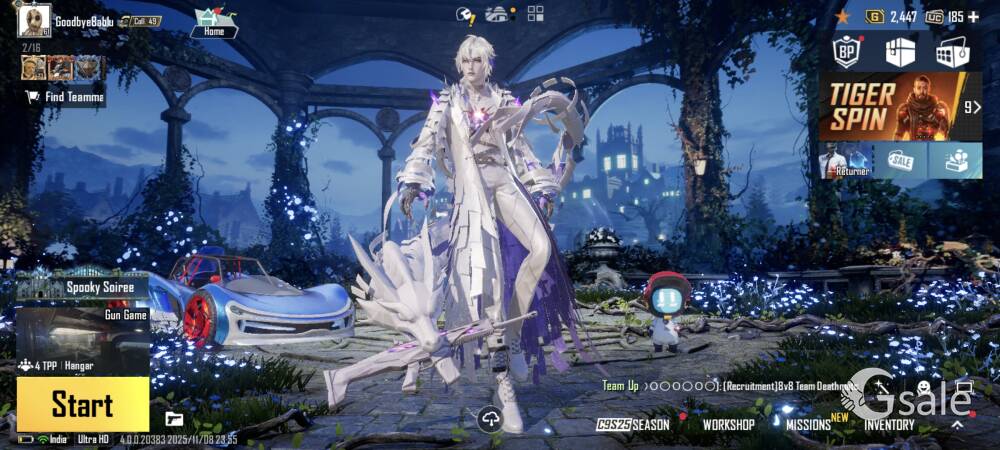Open the shopping basket shop icon

pyautogui.click(x=952, y=52)
